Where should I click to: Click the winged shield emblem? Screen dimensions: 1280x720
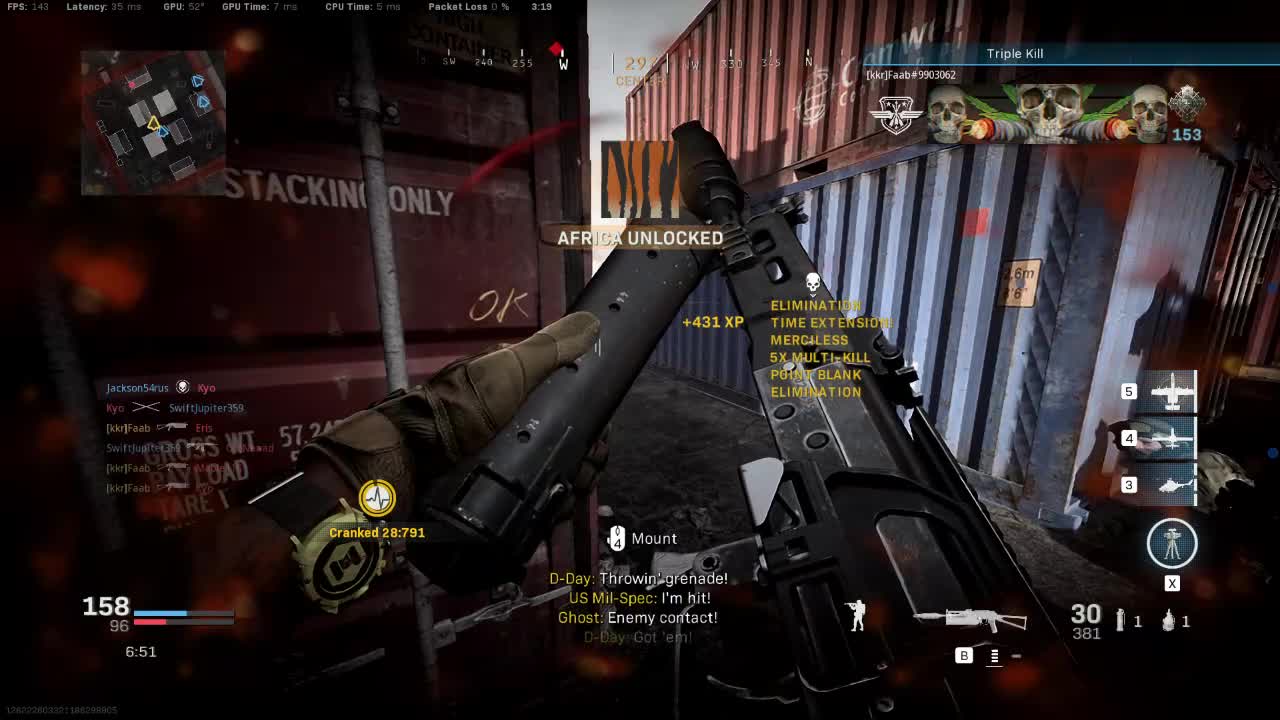pyautogui.click(x=895, y=115)
